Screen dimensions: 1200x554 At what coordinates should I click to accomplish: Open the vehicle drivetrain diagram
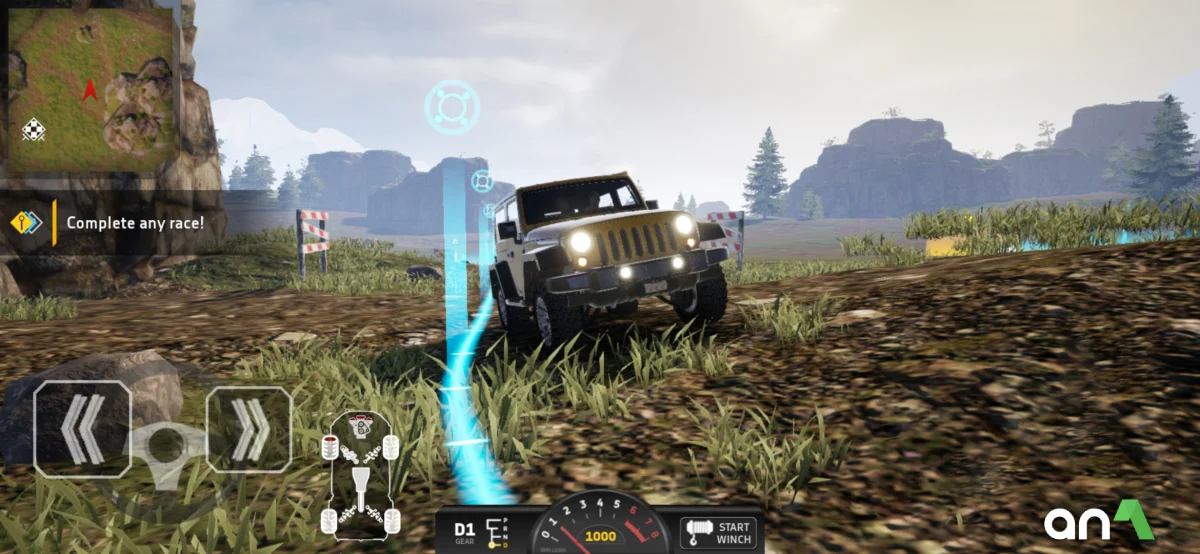pyautogui.click(x=360, y=474)
